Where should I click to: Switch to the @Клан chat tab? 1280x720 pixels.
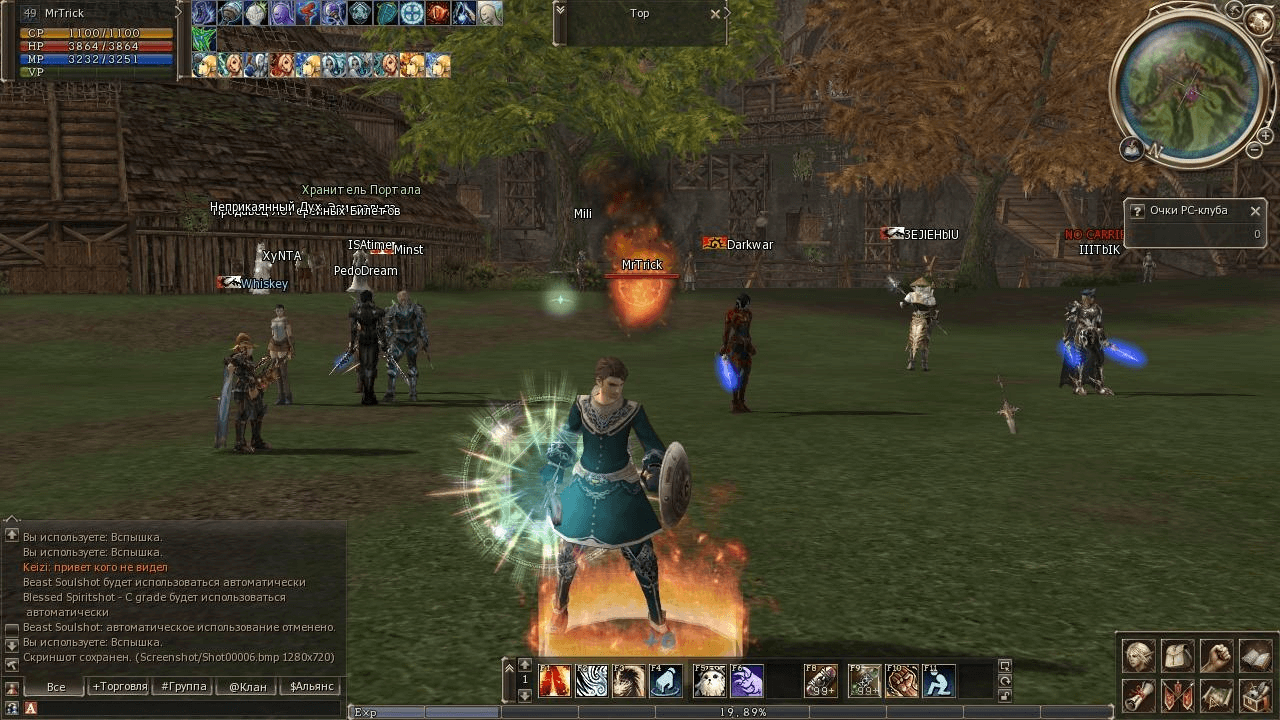coord(247,687)
